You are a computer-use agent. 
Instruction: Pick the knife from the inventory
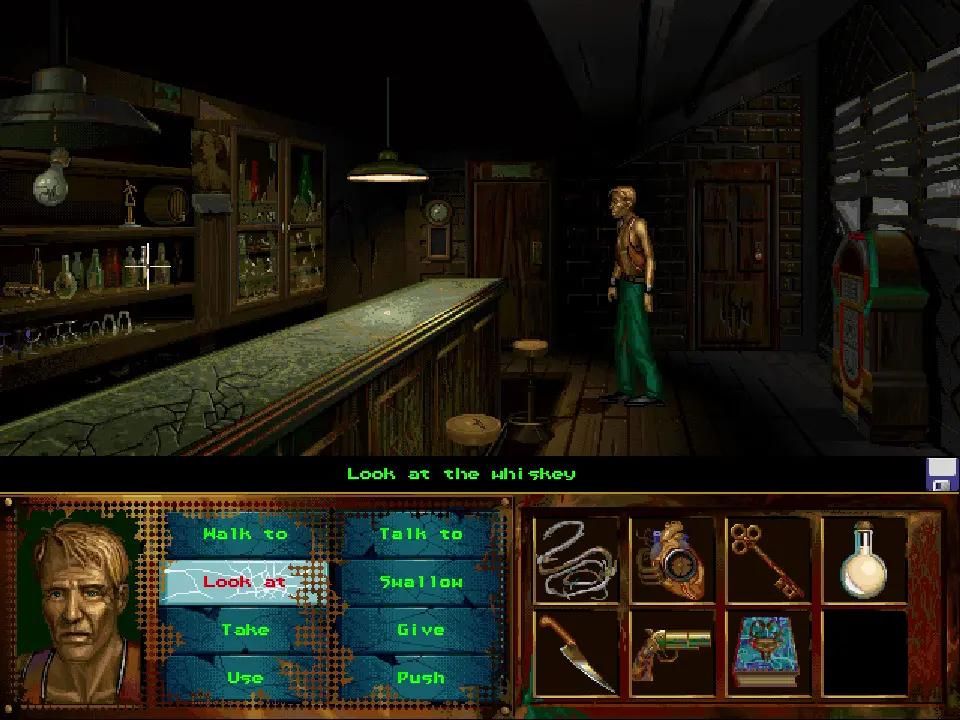576,653
